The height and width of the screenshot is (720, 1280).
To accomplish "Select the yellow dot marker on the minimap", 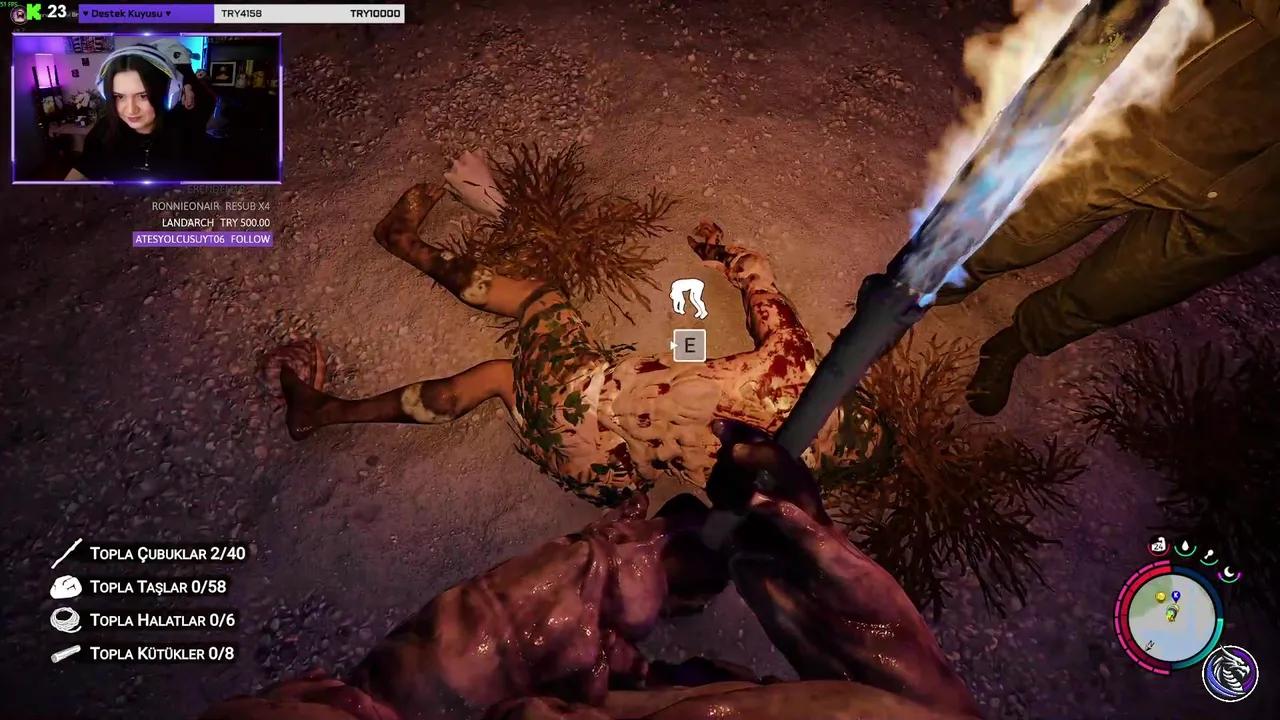I will (x=1160, y=597).
